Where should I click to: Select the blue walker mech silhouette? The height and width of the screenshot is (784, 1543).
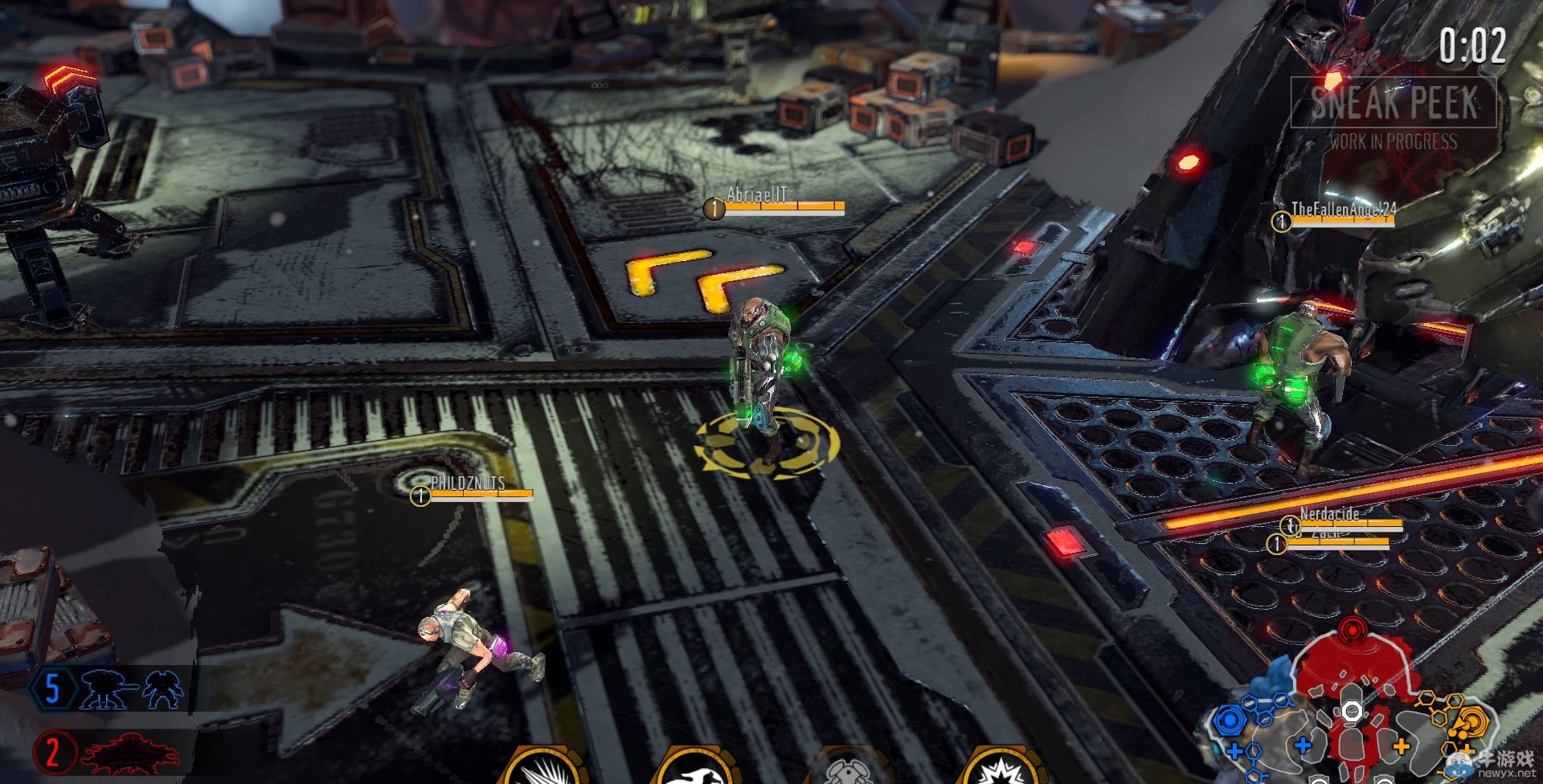[x=109, y=690]
